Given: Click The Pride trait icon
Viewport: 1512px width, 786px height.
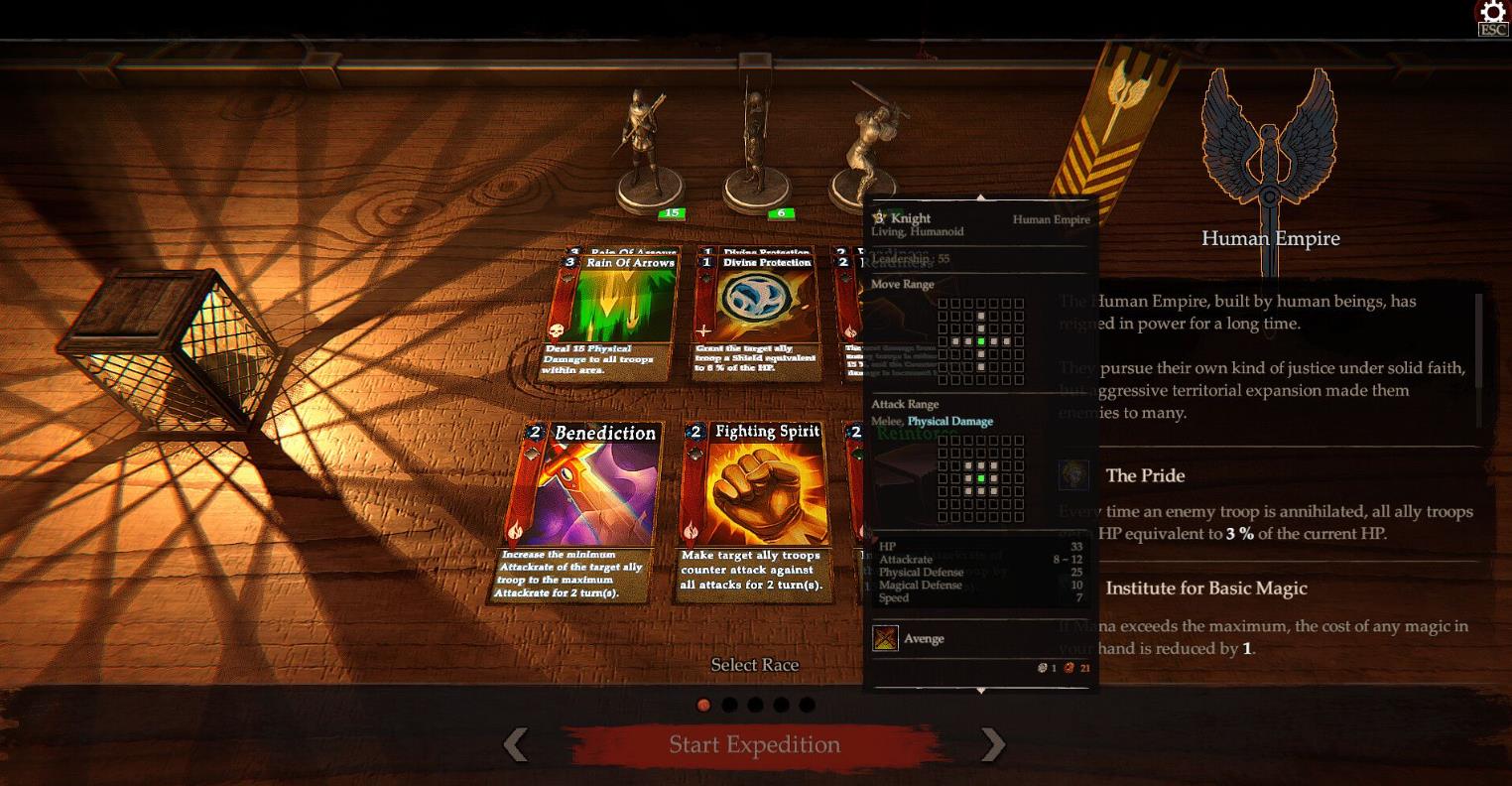Looking at the screenshot, I should [1073, 475].
